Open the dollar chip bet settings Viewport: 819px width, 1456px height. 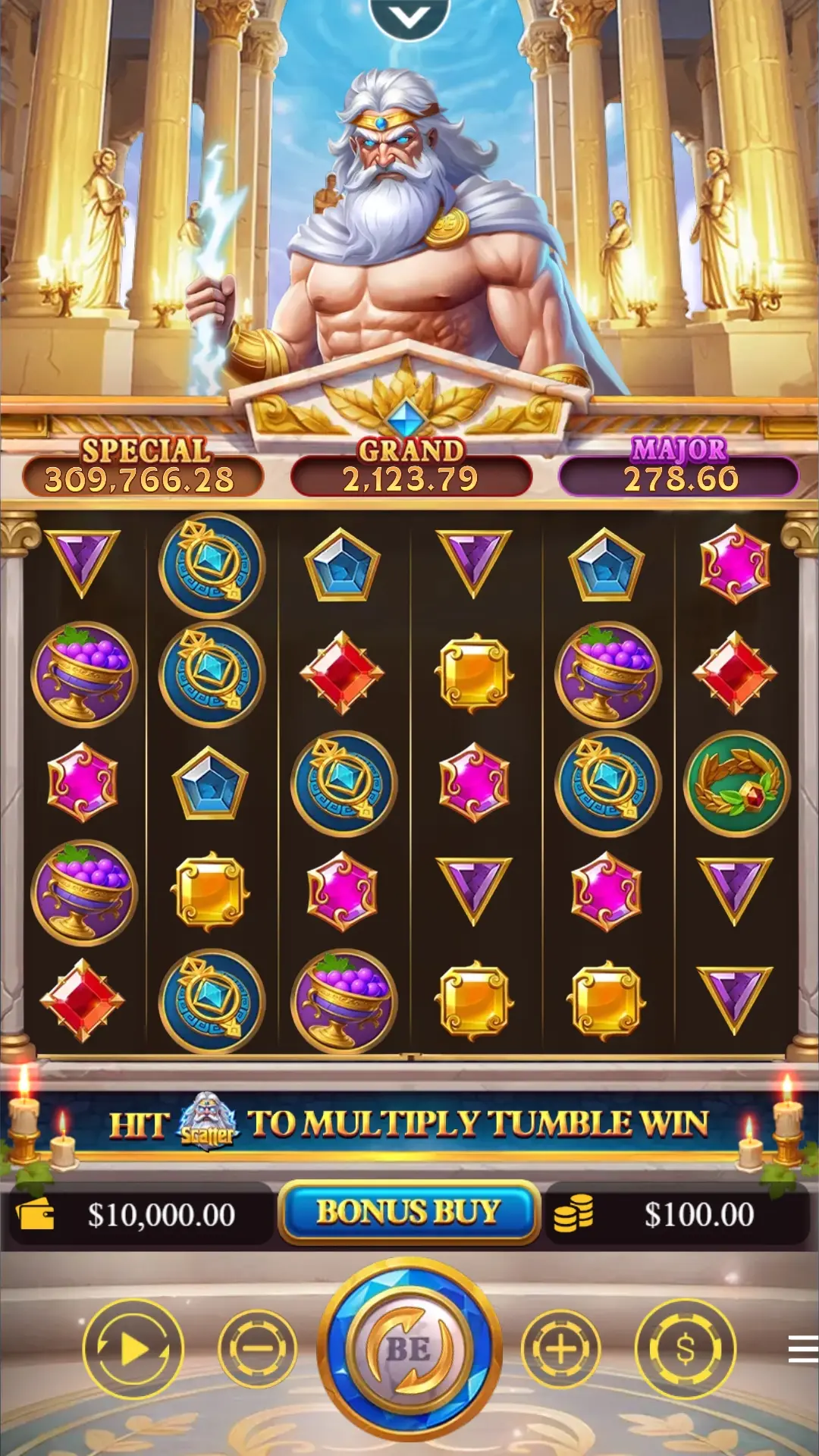point(685,1349)
